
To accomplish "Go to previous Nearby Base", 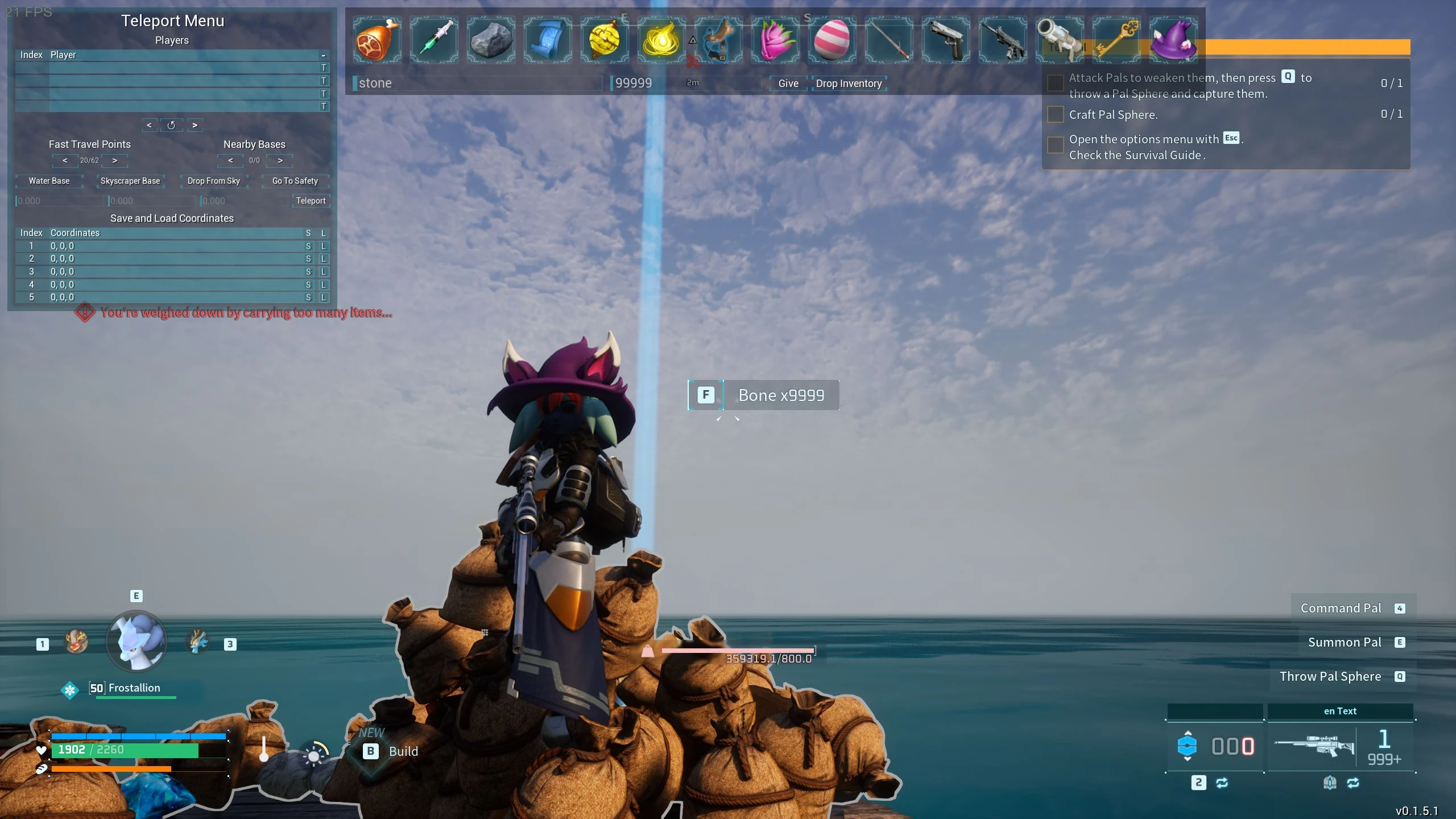I will [230, 160].
